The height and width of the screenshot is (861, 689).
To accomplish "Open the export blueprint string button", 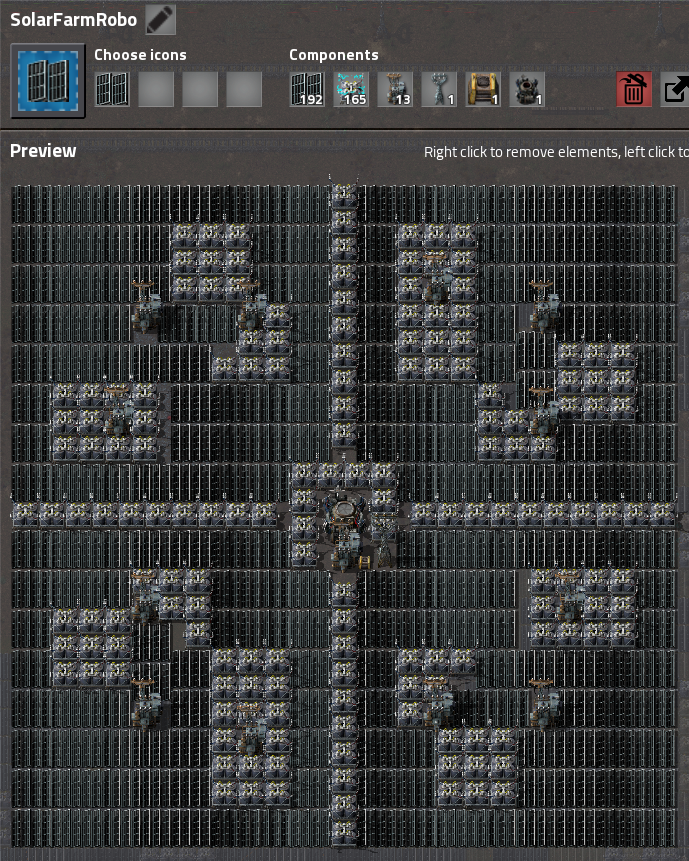I will click(x=676, y=90).
